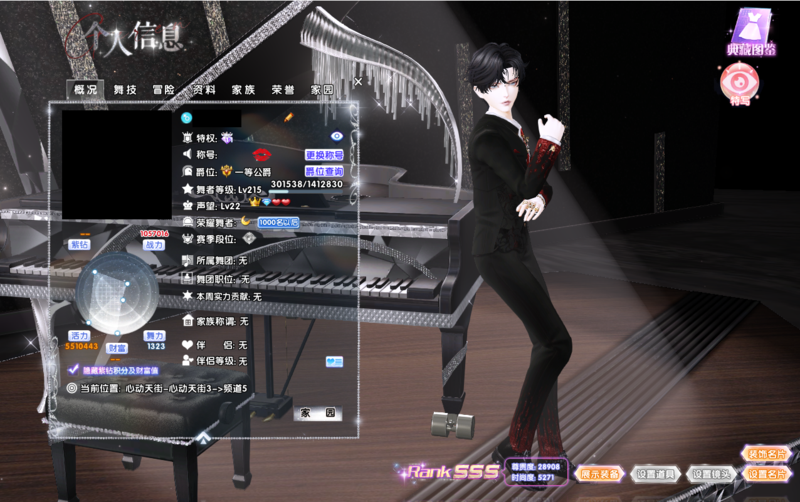Open the 冒险 tab
The height and width of the screenshot is (502, 800).
coord(164,90)
